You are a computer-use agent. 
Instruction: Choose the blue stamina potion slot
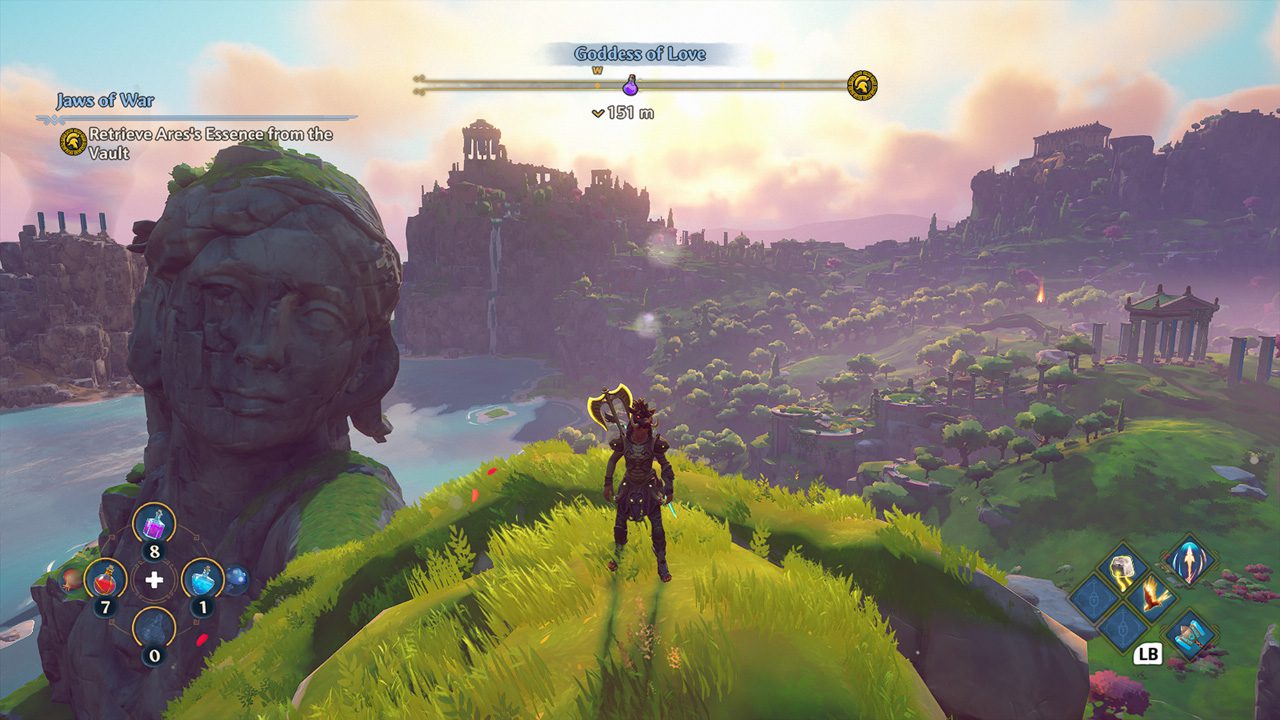(202, 578)
